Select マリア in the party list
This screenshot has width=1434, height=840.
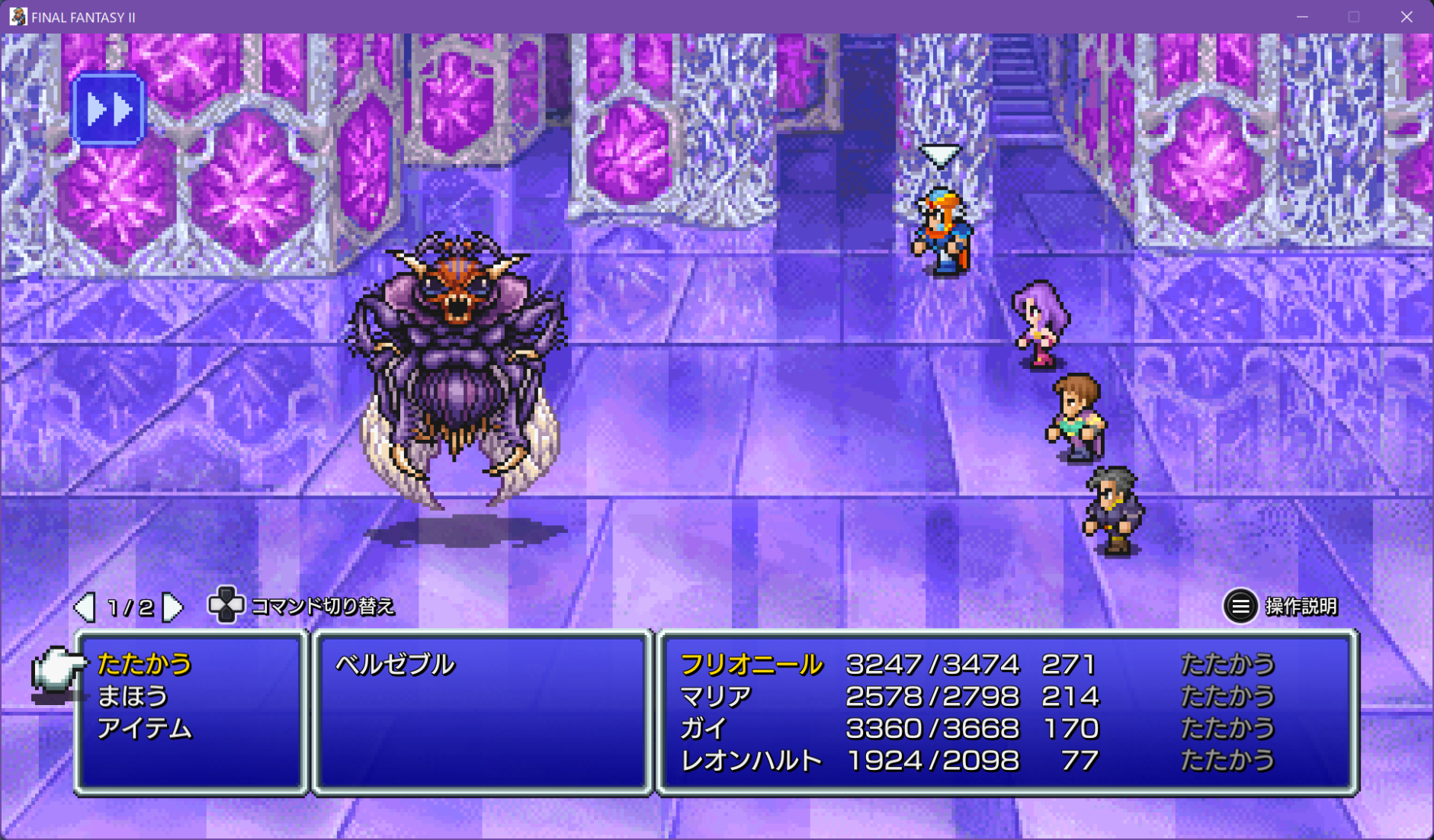point(715,696)
